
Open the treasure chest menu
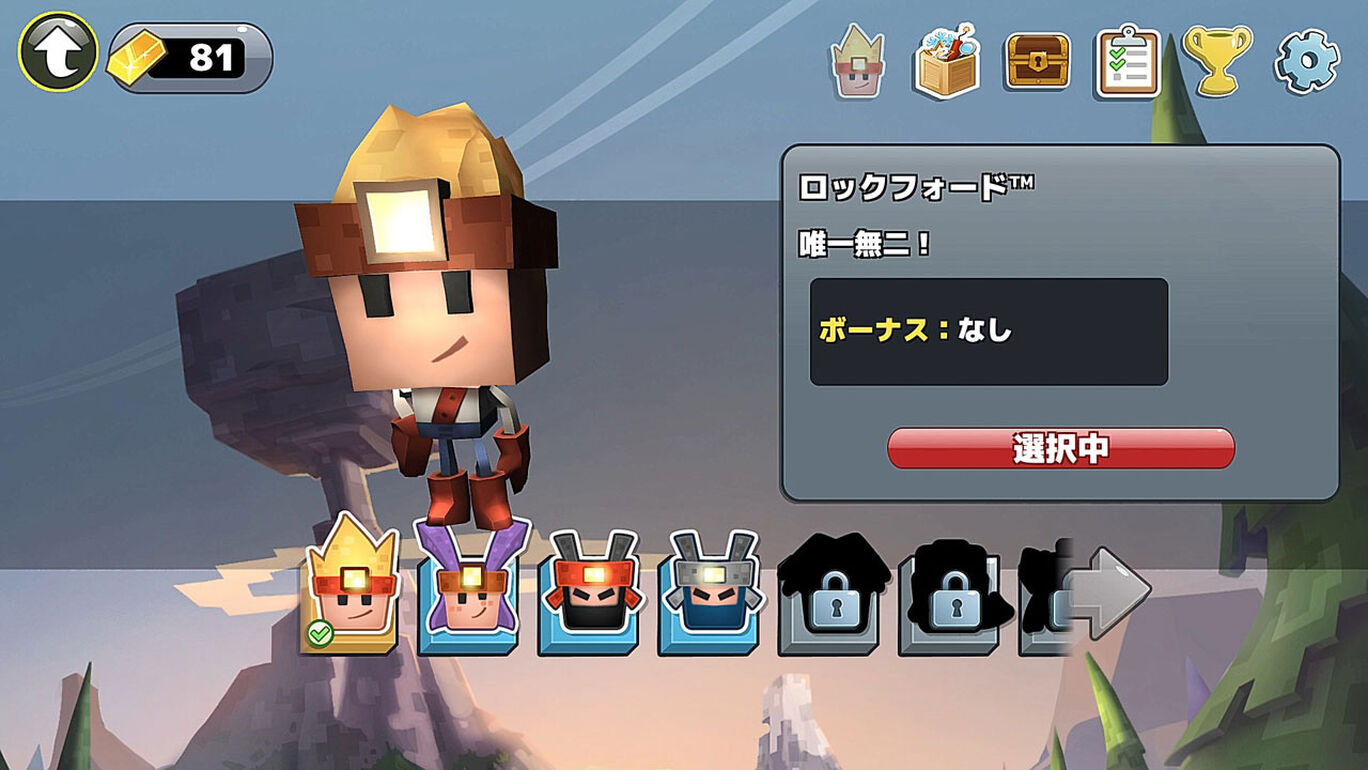[1037, 61]
